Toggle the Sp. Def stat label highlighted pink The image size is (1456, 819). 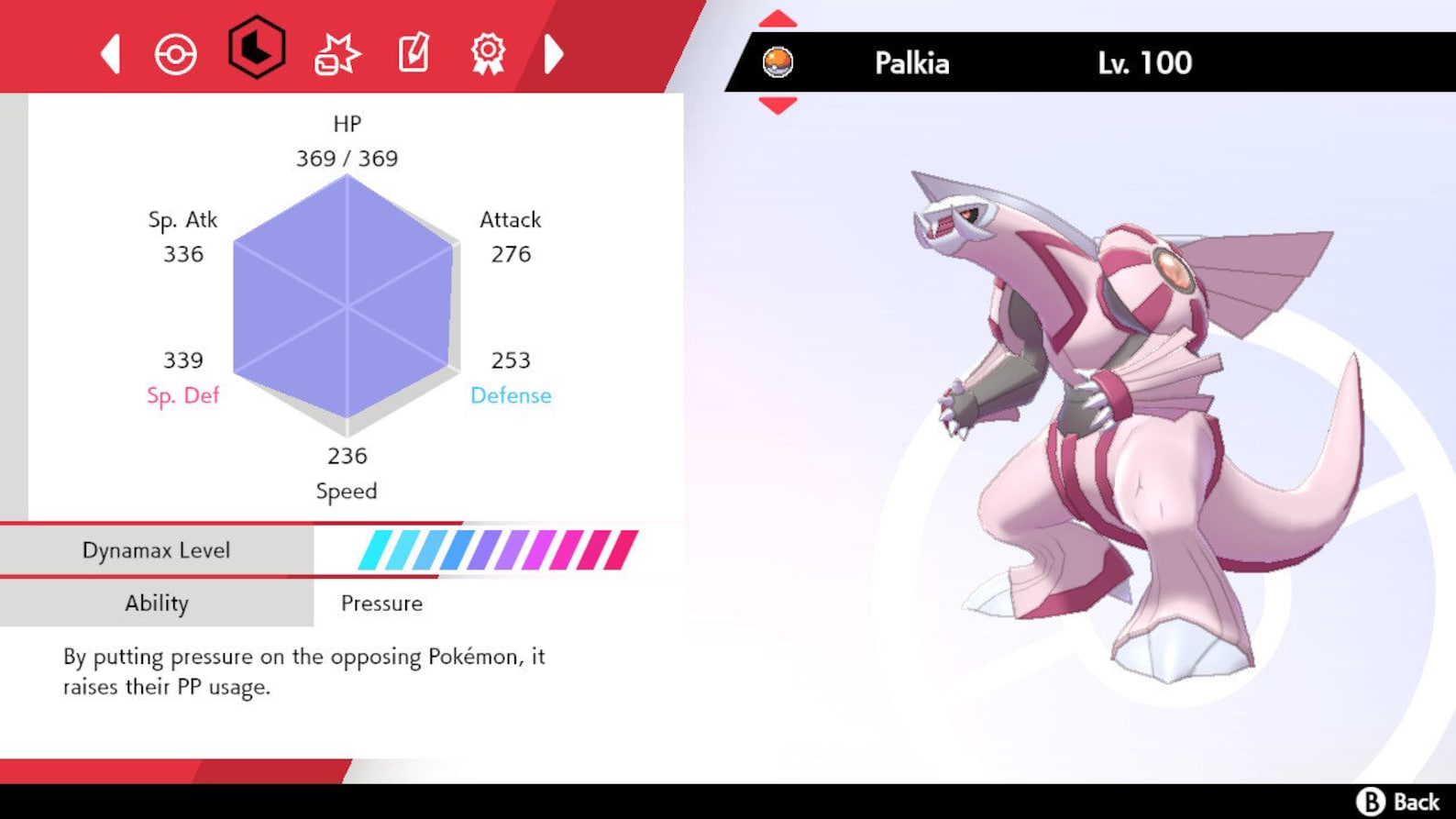pos(182,395)
